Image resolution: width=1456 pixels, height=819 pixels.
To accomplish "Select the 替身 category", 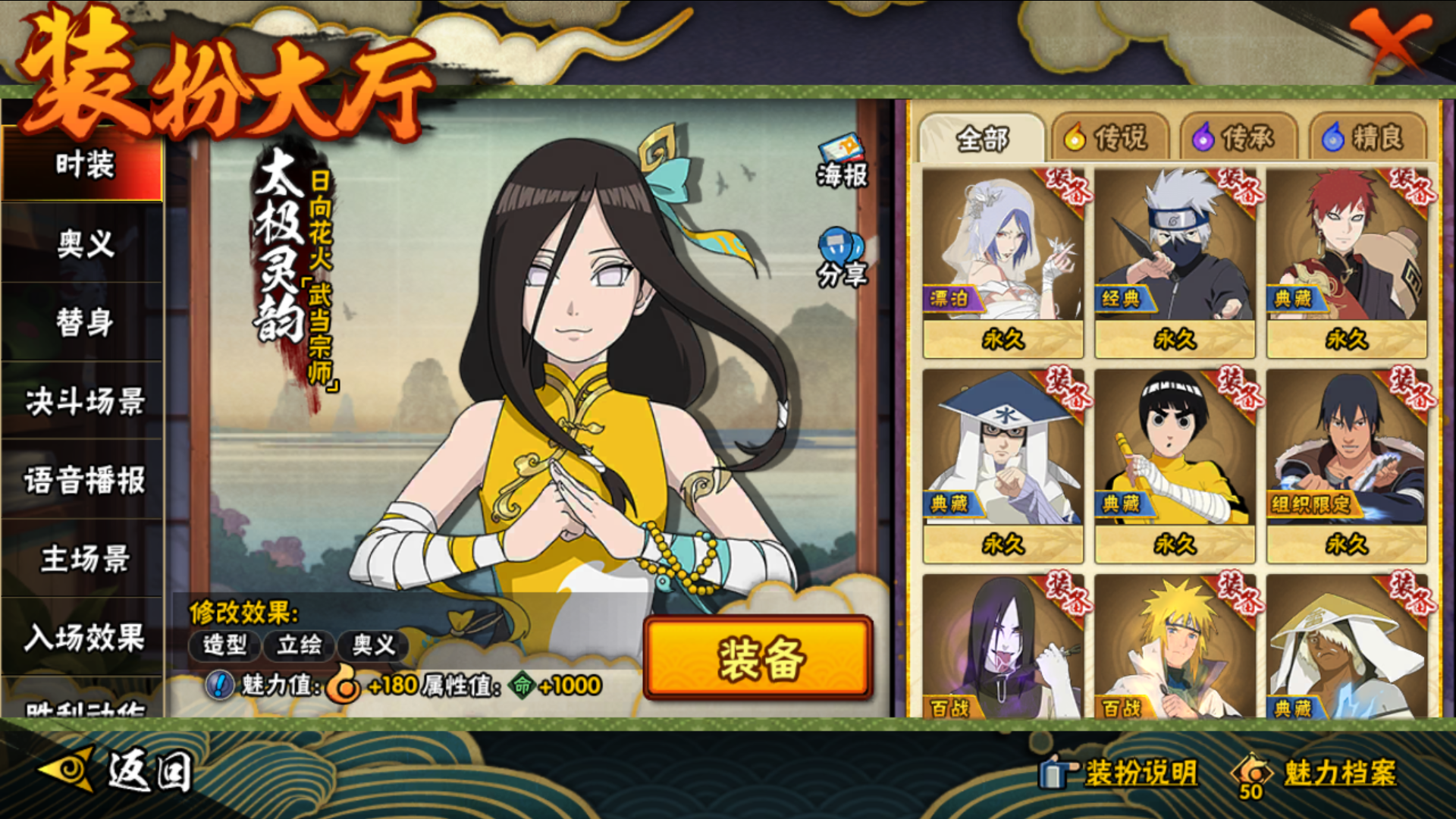I will pos(84,322).
